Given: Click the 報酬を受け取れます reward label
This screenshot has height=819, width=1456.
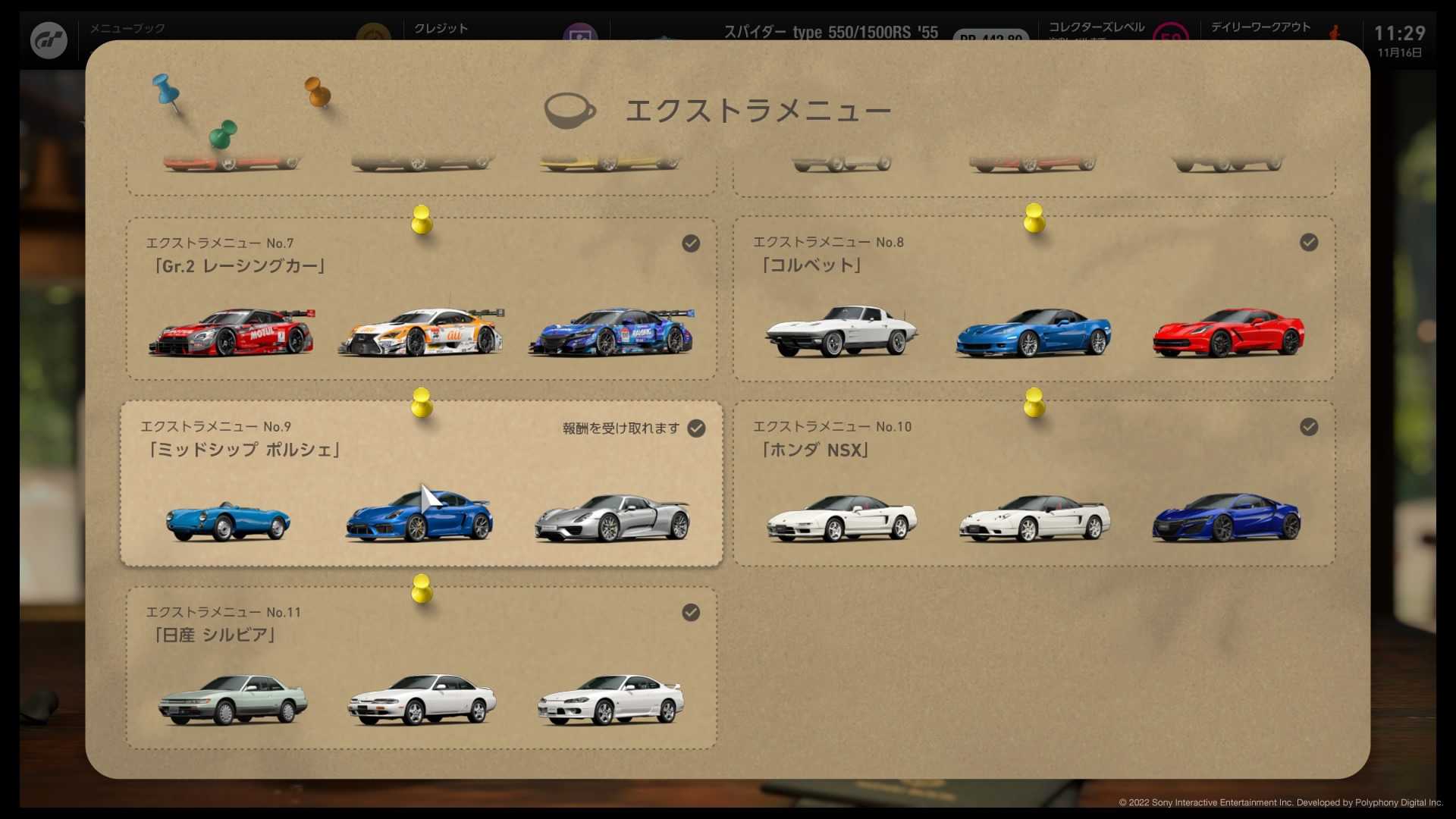Looking at the screenshot, I should point(620,428).
